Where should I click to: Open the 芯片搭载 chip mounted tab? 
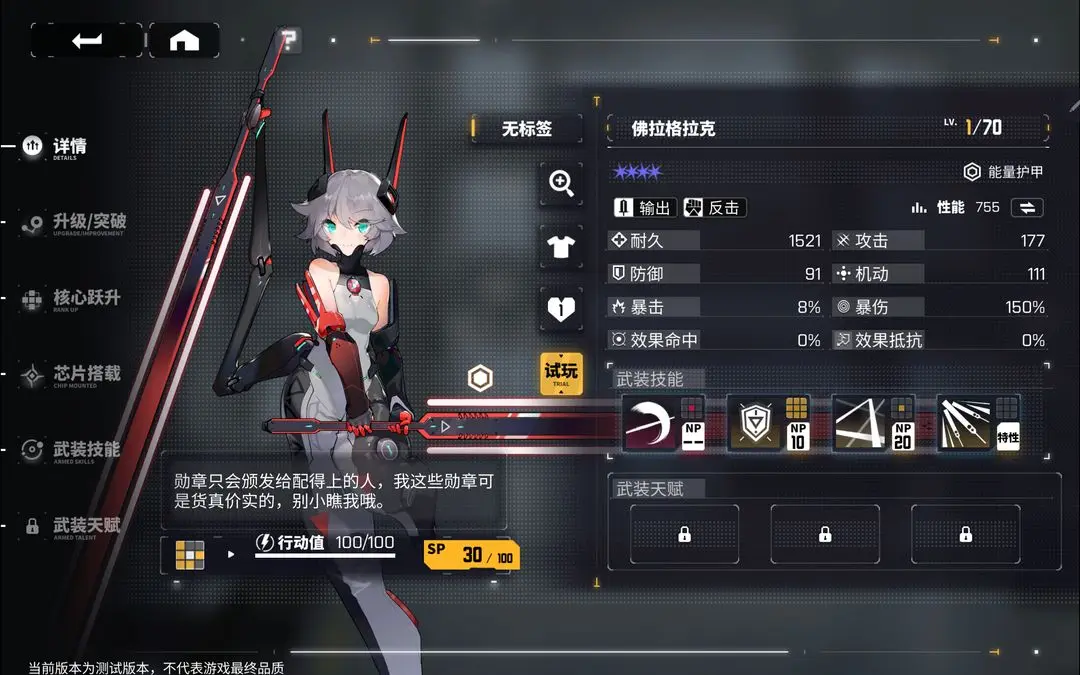point(85,374)
